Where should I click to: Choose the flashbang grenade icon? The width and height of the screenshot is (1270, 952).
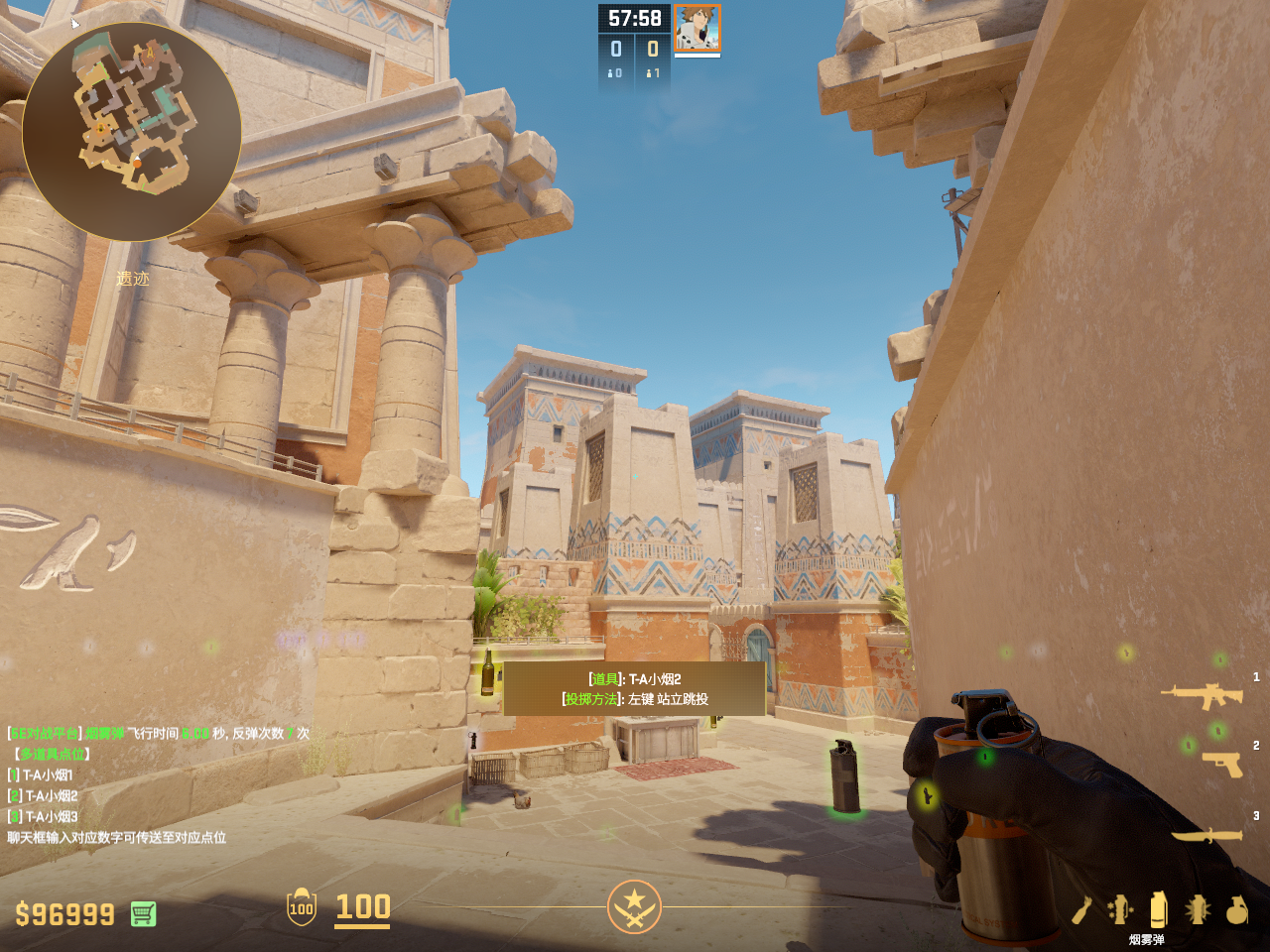pos(1198,909)
